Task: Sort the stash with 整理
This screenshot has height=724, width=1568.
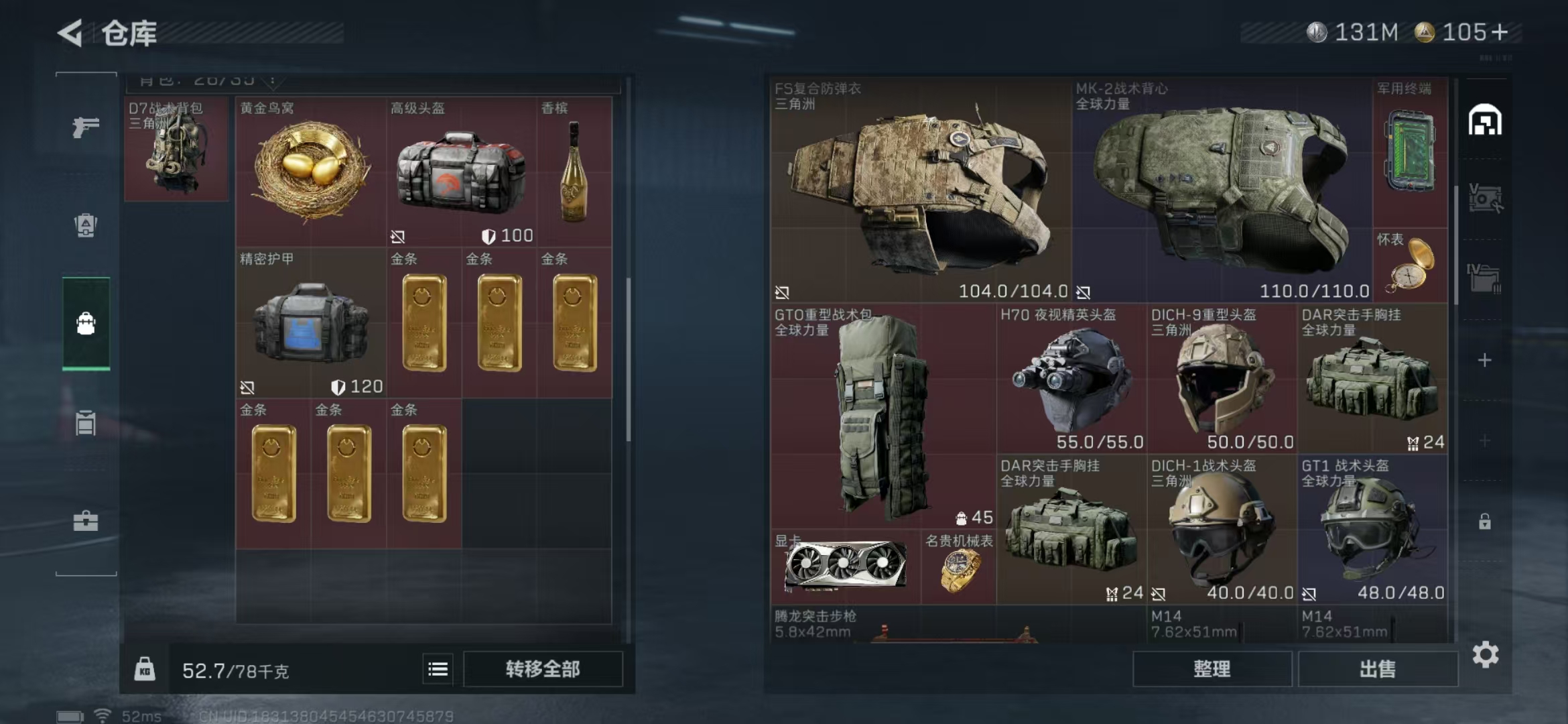Action: pyautogui.click(x=1212, y=669)
